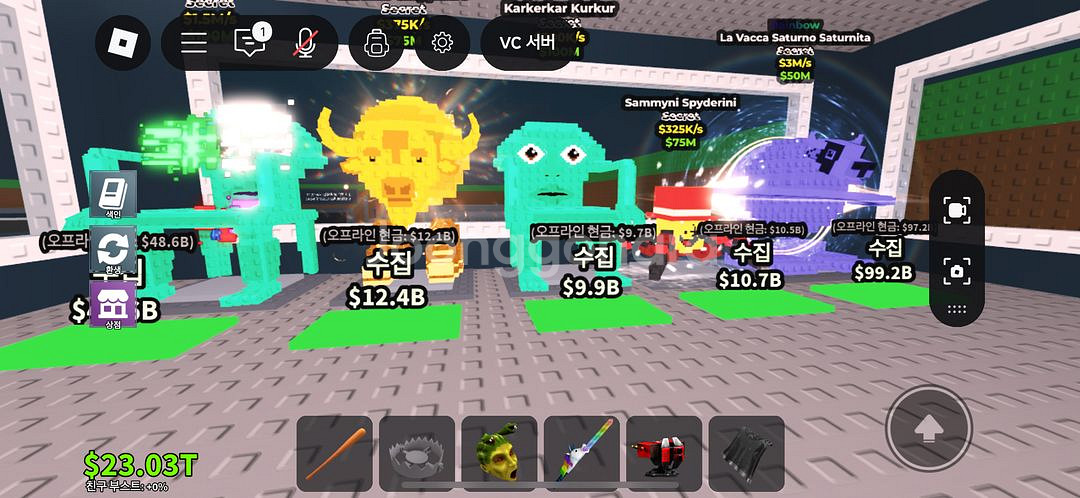Open the gear settings icon
Viewport: 1080px width, 498px height.
pyautogui.click(x=442, y=42)
